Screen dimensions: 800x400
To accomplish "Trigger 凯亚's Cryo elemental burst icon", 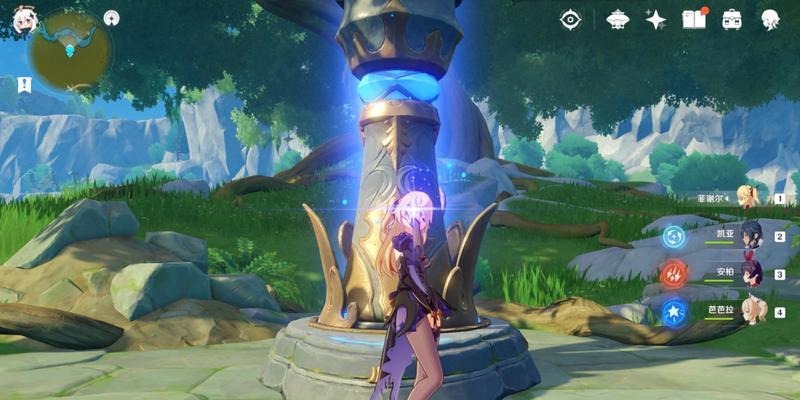I will (673, 236).
